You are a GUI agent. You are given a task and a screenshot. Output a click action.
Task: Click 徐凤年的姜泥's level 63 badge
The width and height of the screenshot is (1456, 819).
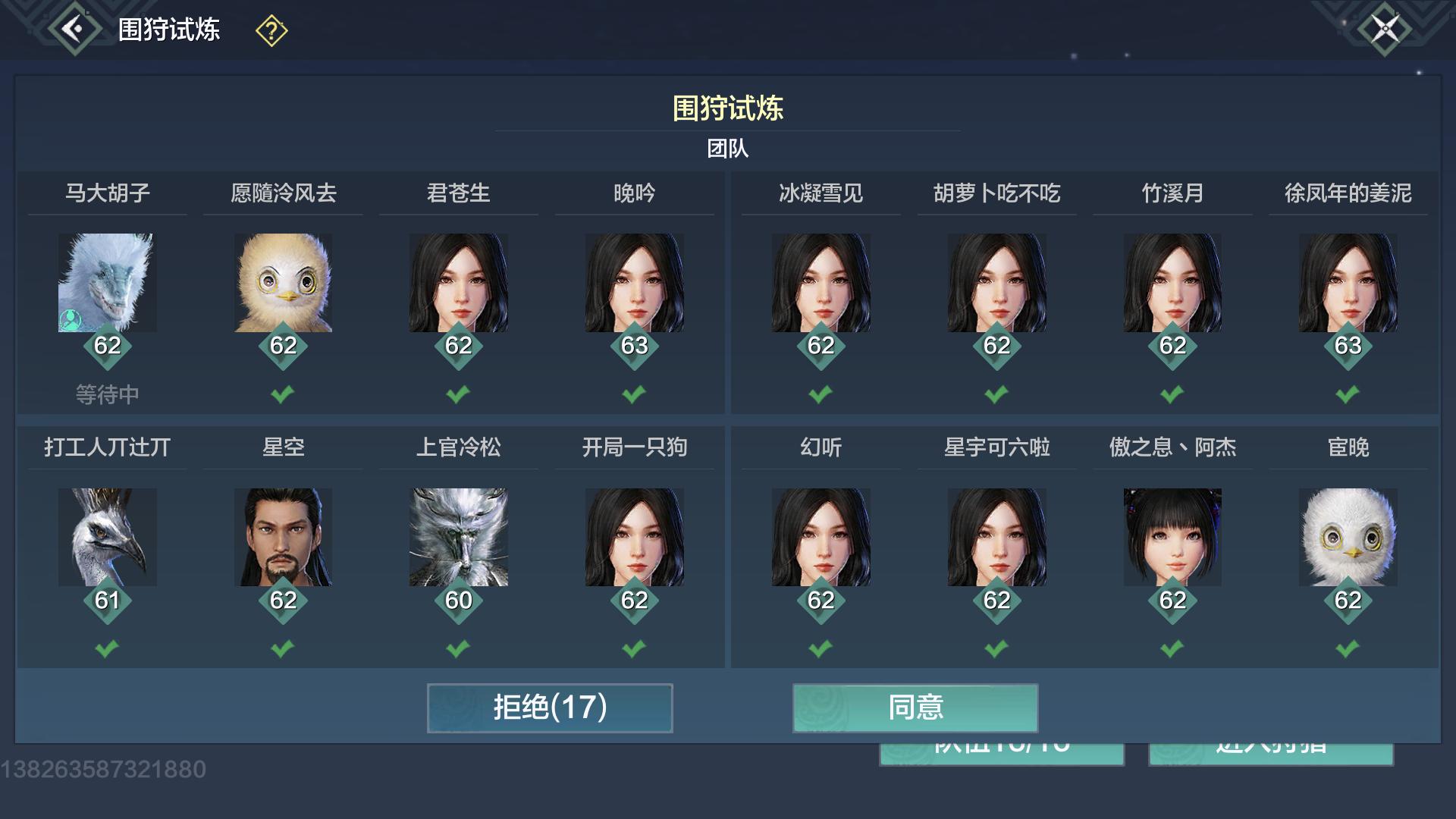point(1348,346)
